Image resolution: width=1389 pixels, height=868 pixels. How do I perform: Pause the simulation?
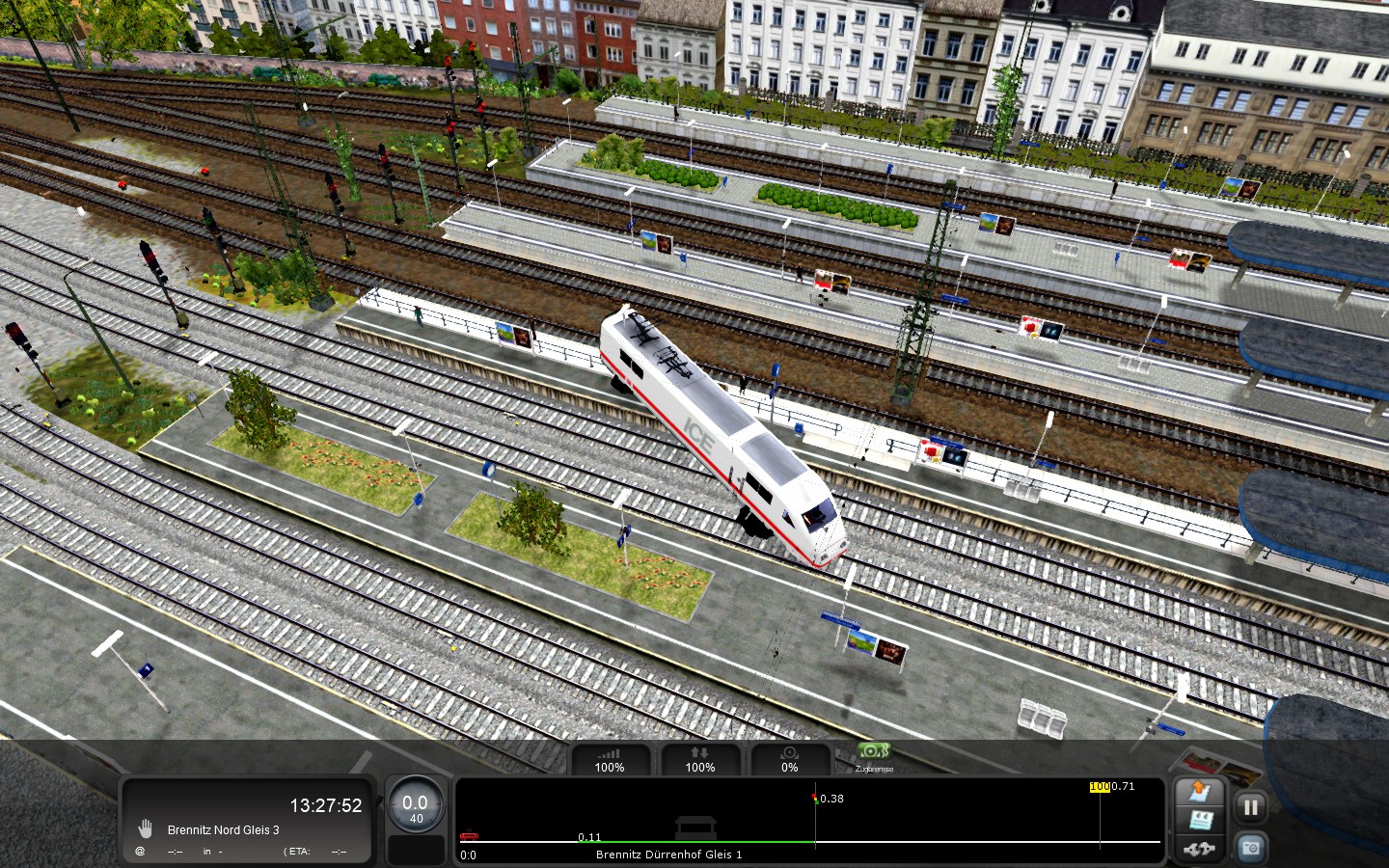(x=1250, y=807)
